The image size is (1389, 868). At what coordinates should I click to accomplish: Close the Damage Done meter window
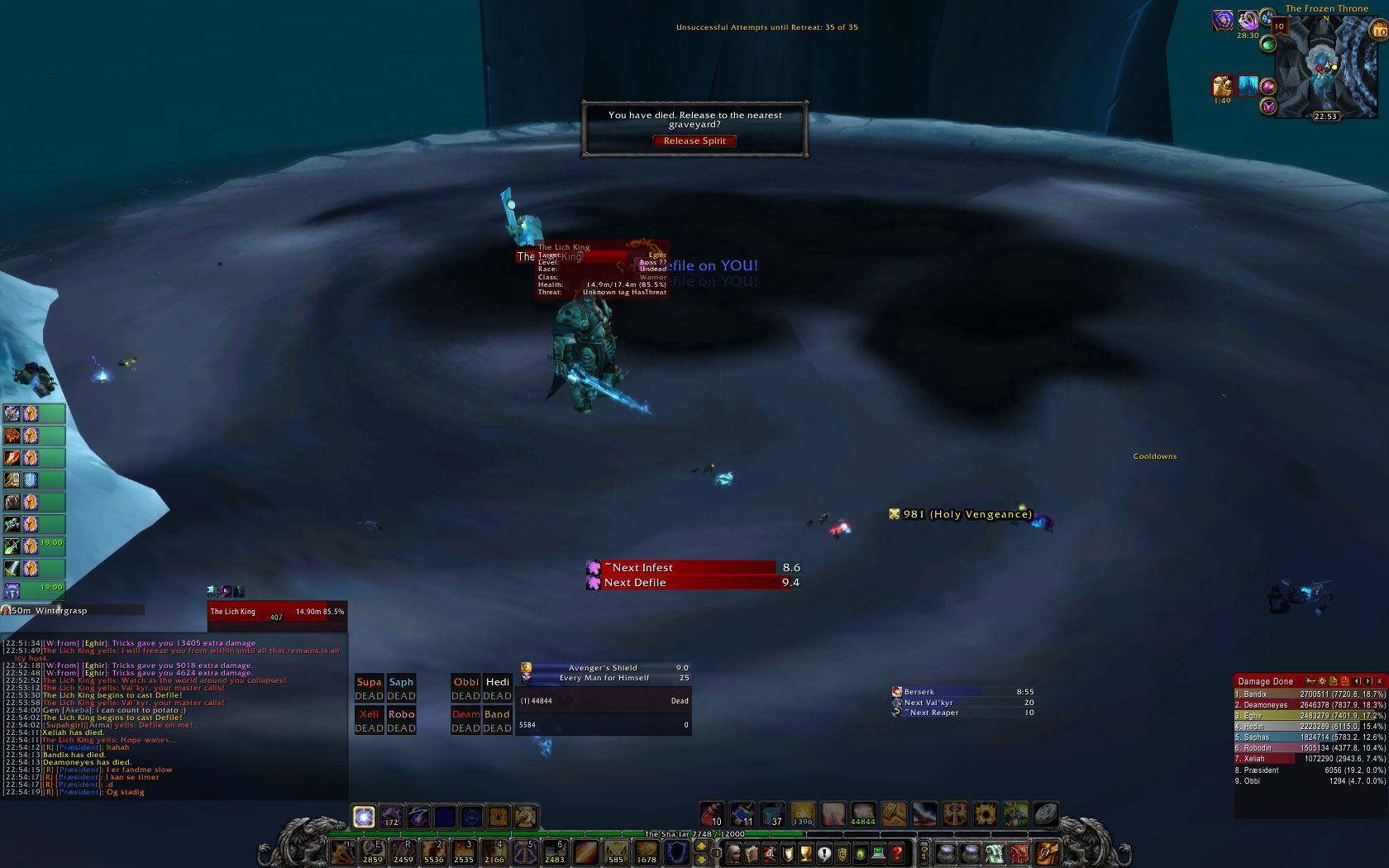click(1379, 681)
